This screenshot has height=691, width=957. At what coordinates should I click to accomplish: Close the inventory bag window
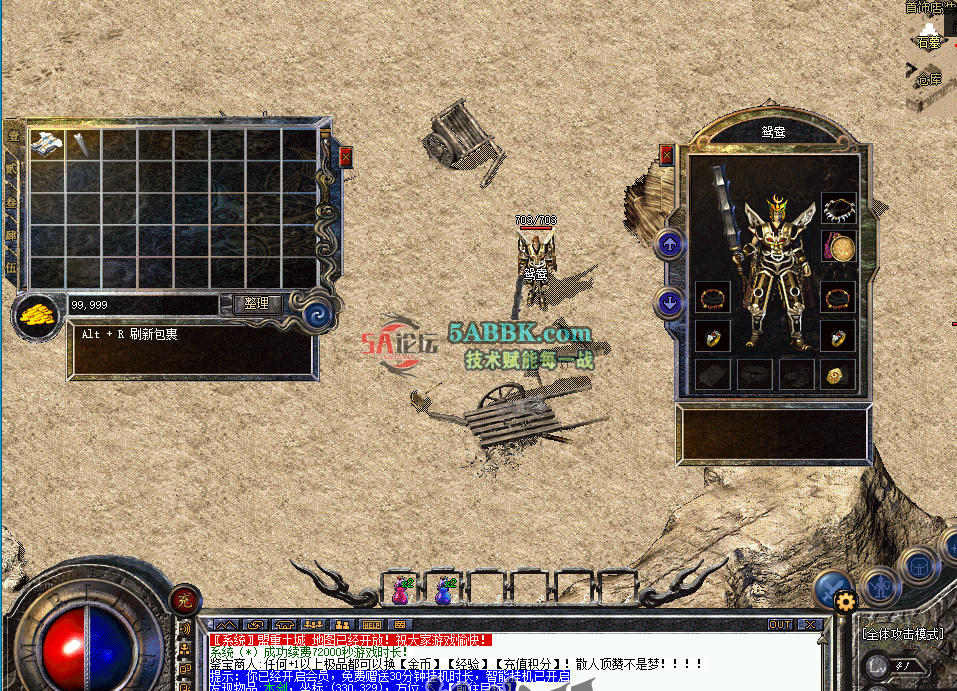tap(346, 157)
